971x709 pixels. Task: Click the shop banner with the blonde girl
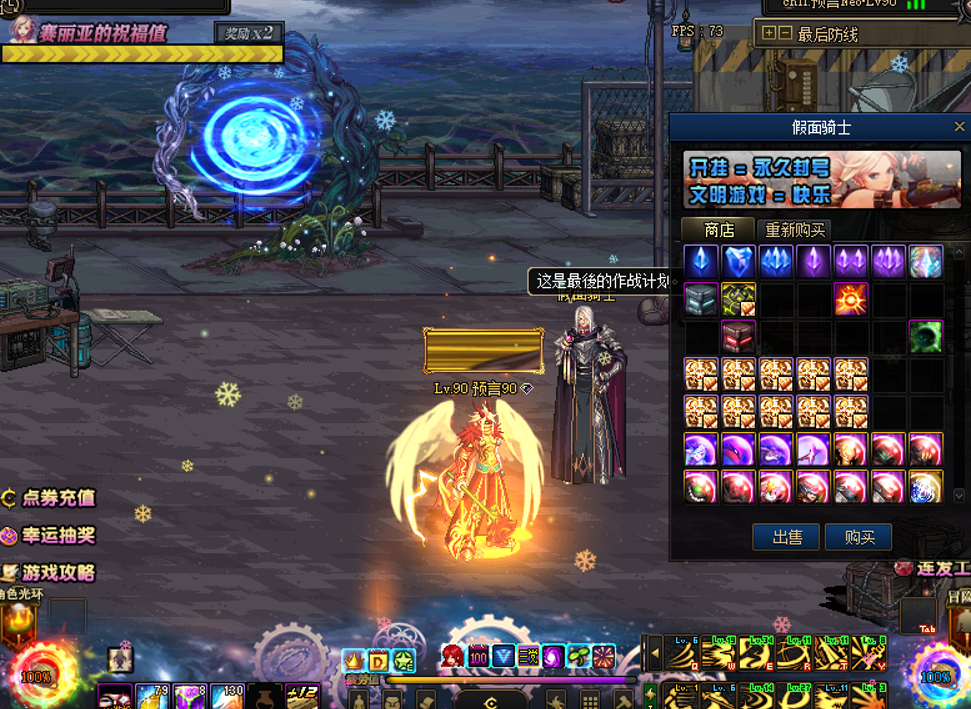822,179
